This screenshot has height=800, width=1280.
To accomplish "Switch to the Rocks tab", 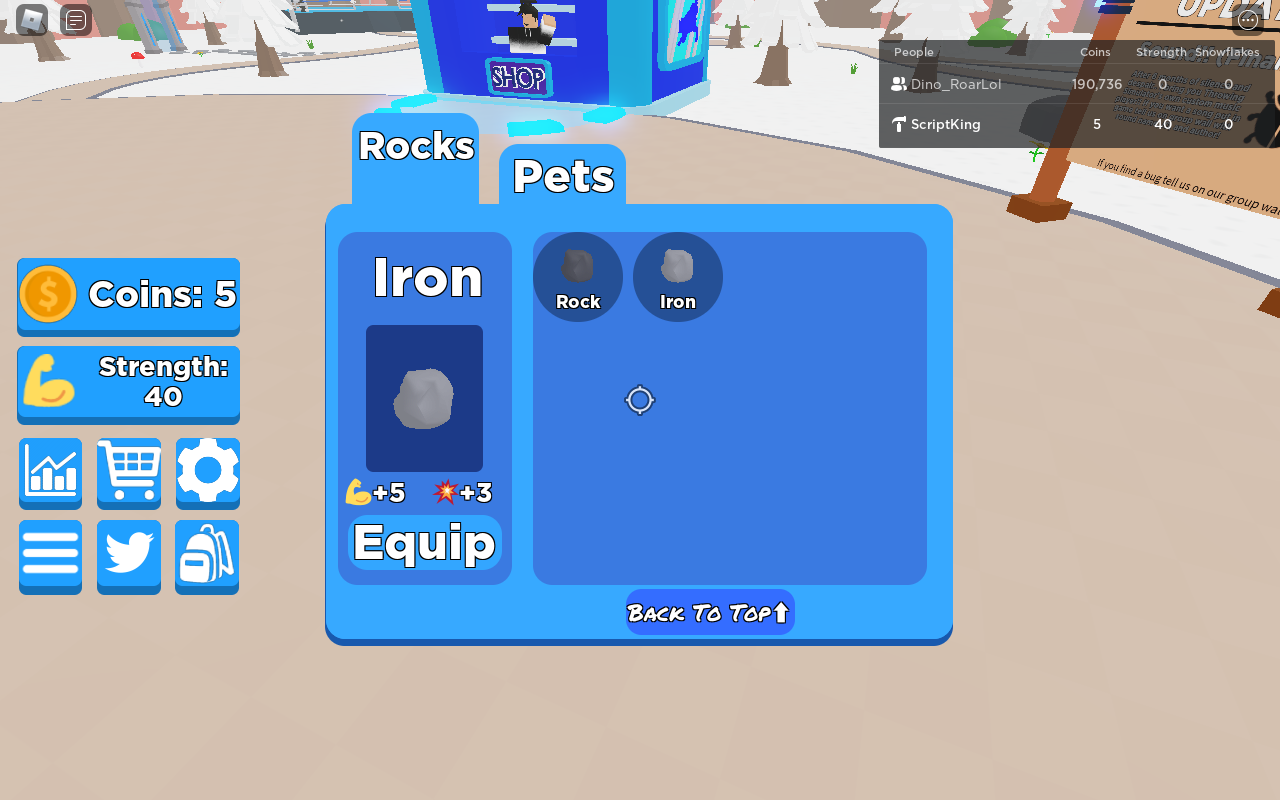I will 415,146.
